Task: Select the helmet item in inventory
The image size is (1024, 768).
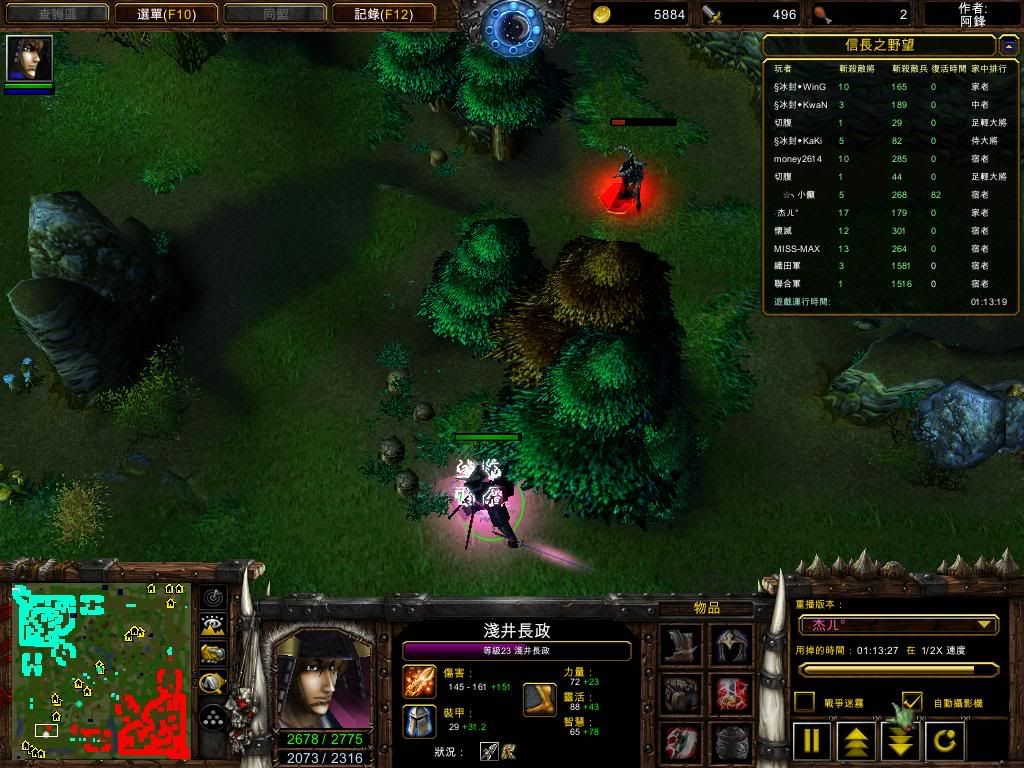Action: (731, 645)
